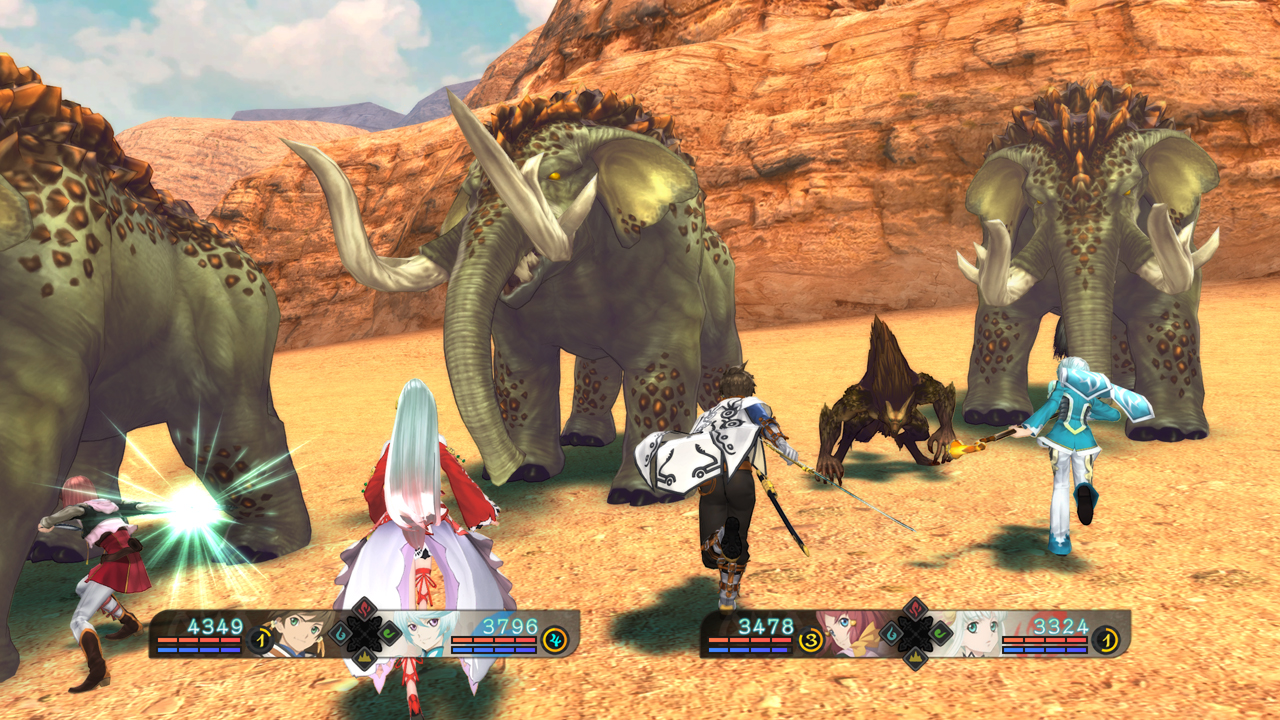The height and width of the screenshot is (720, 1280).
Task: Click the blue gauge segments under 3796
Action: (495, 648)
